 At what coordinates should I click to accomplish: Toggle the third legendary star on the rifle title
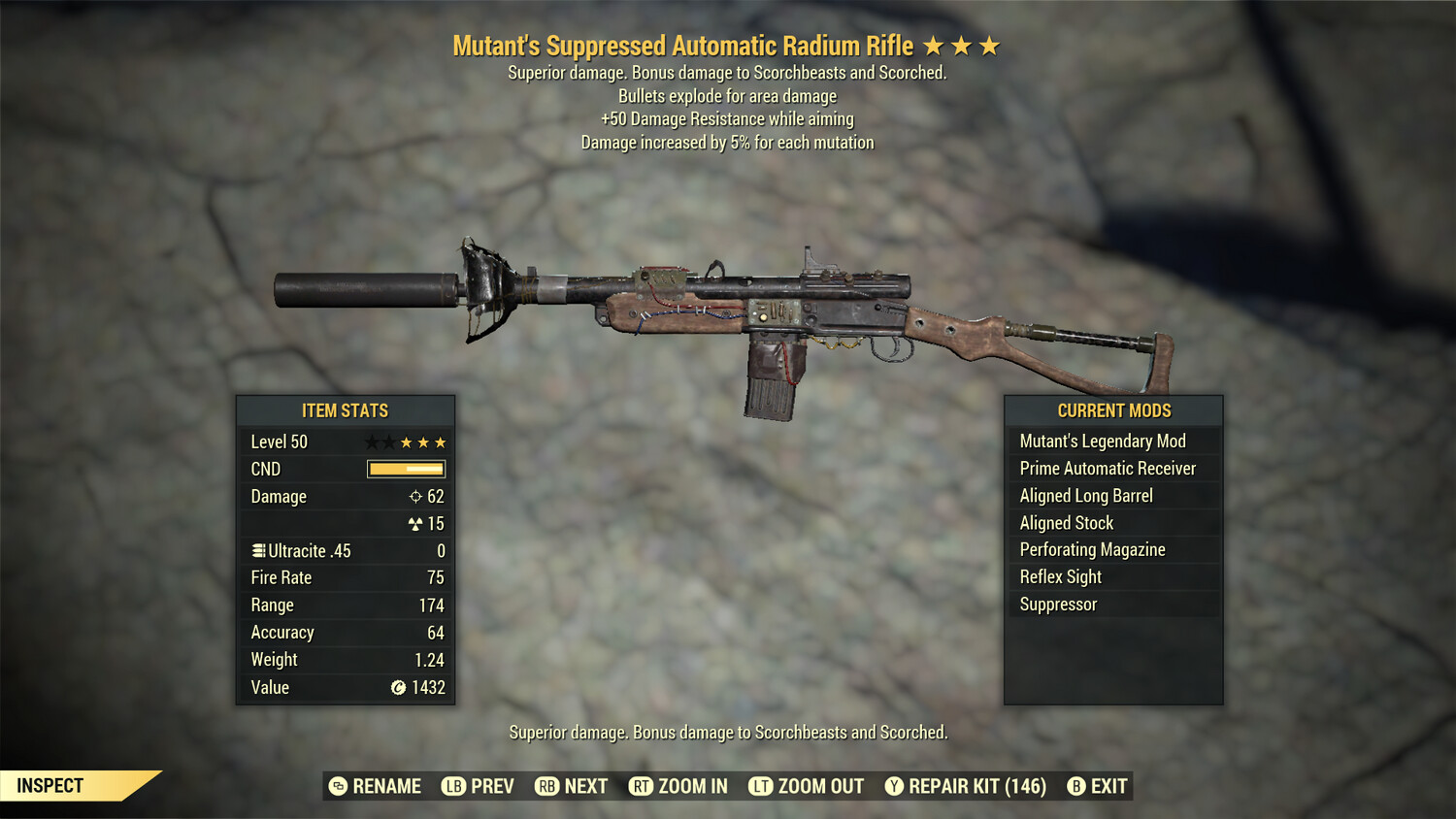(990, 44)
